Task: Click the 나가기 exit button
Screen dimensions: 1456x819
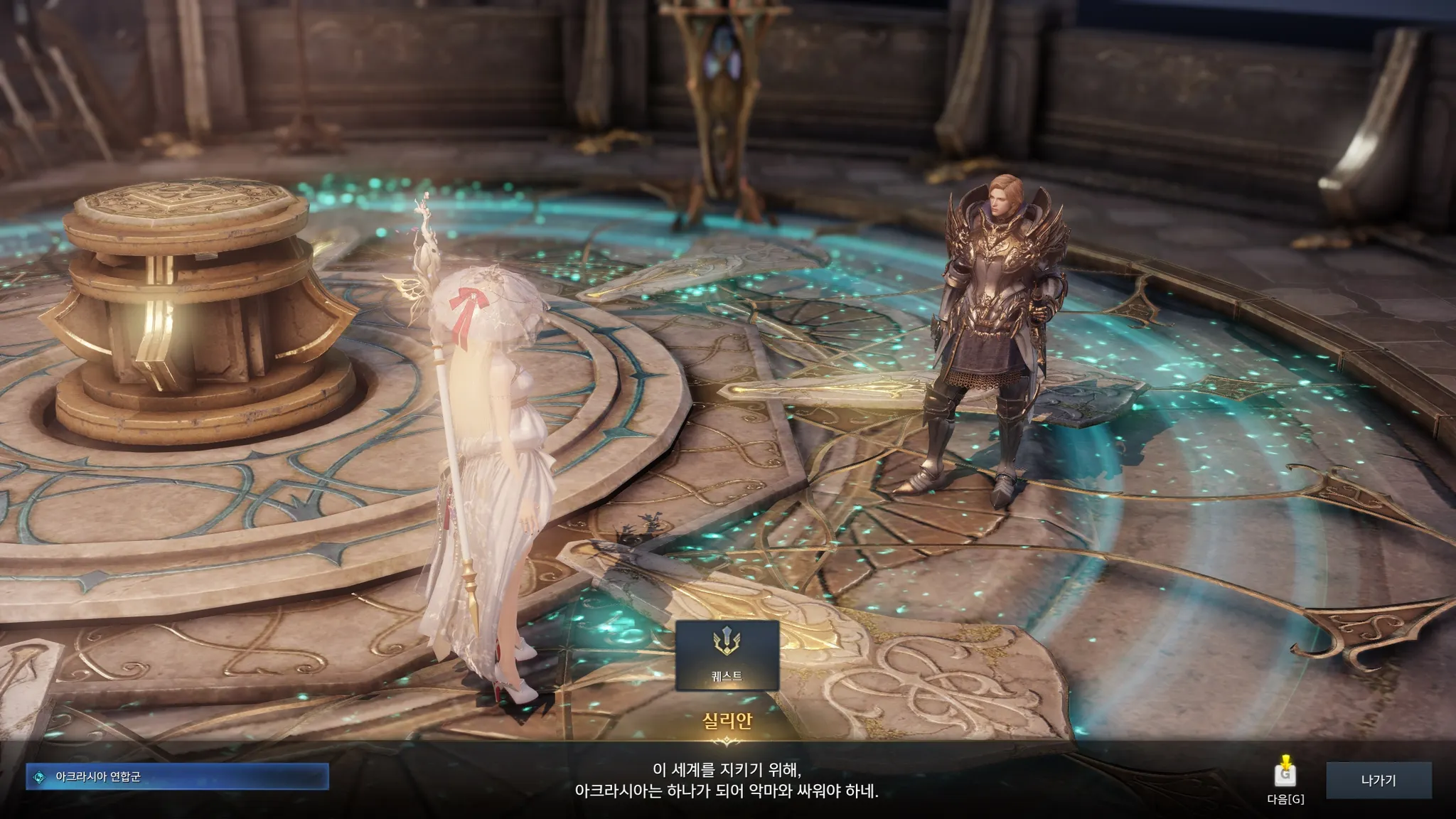Action: point(1379,780)
